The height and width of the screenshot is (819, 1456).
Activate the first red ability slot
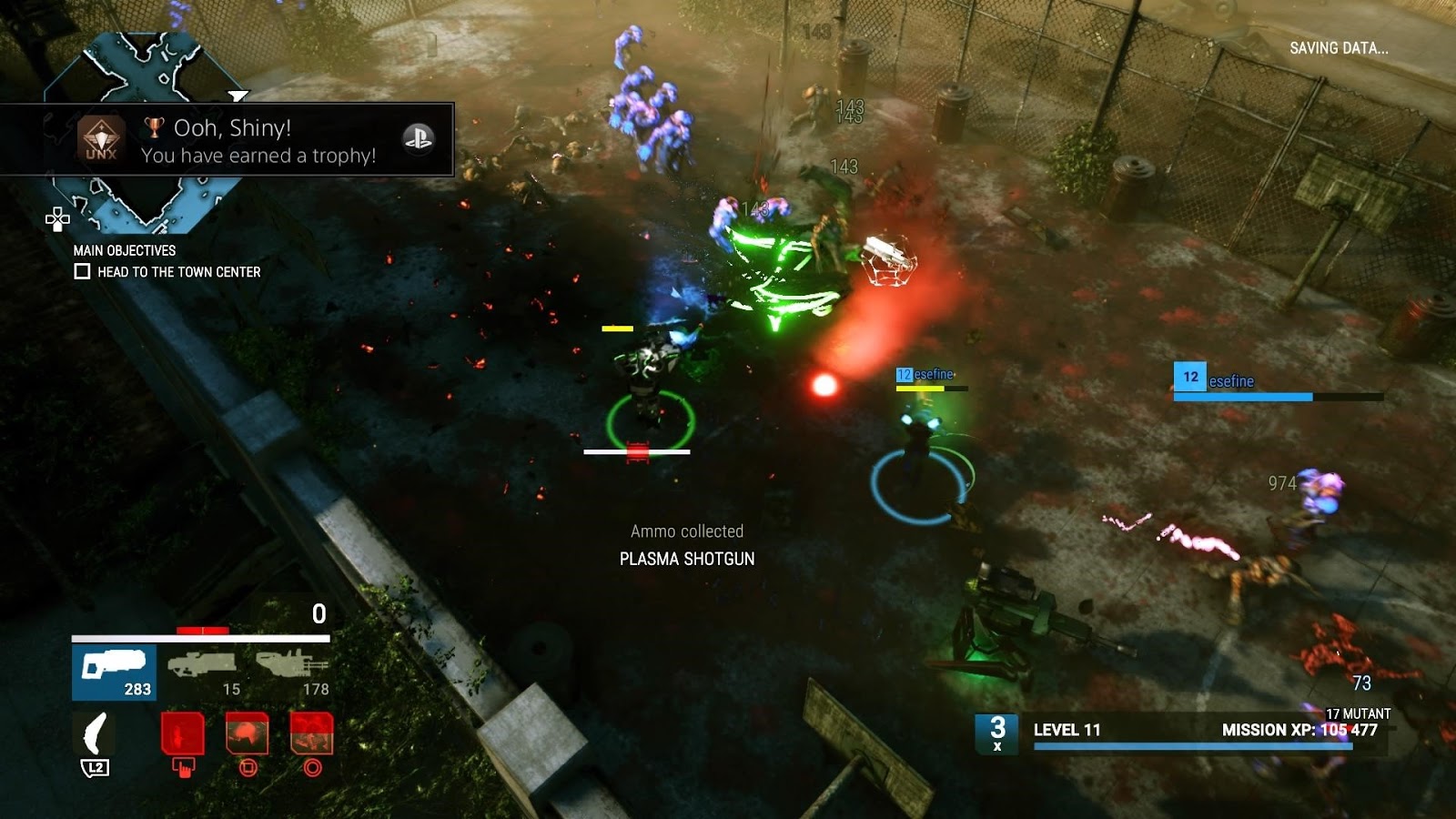point(182,733)
